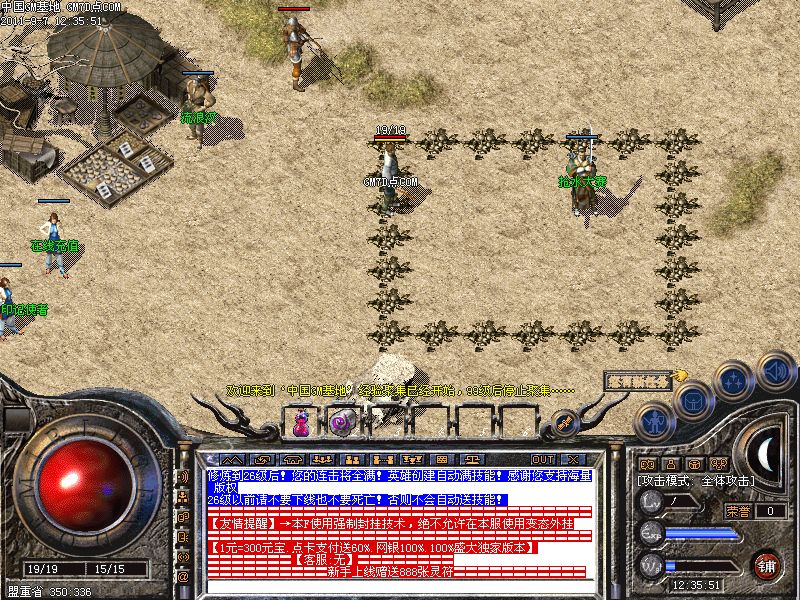Open the skills round button with sparkles

(735, 380)
